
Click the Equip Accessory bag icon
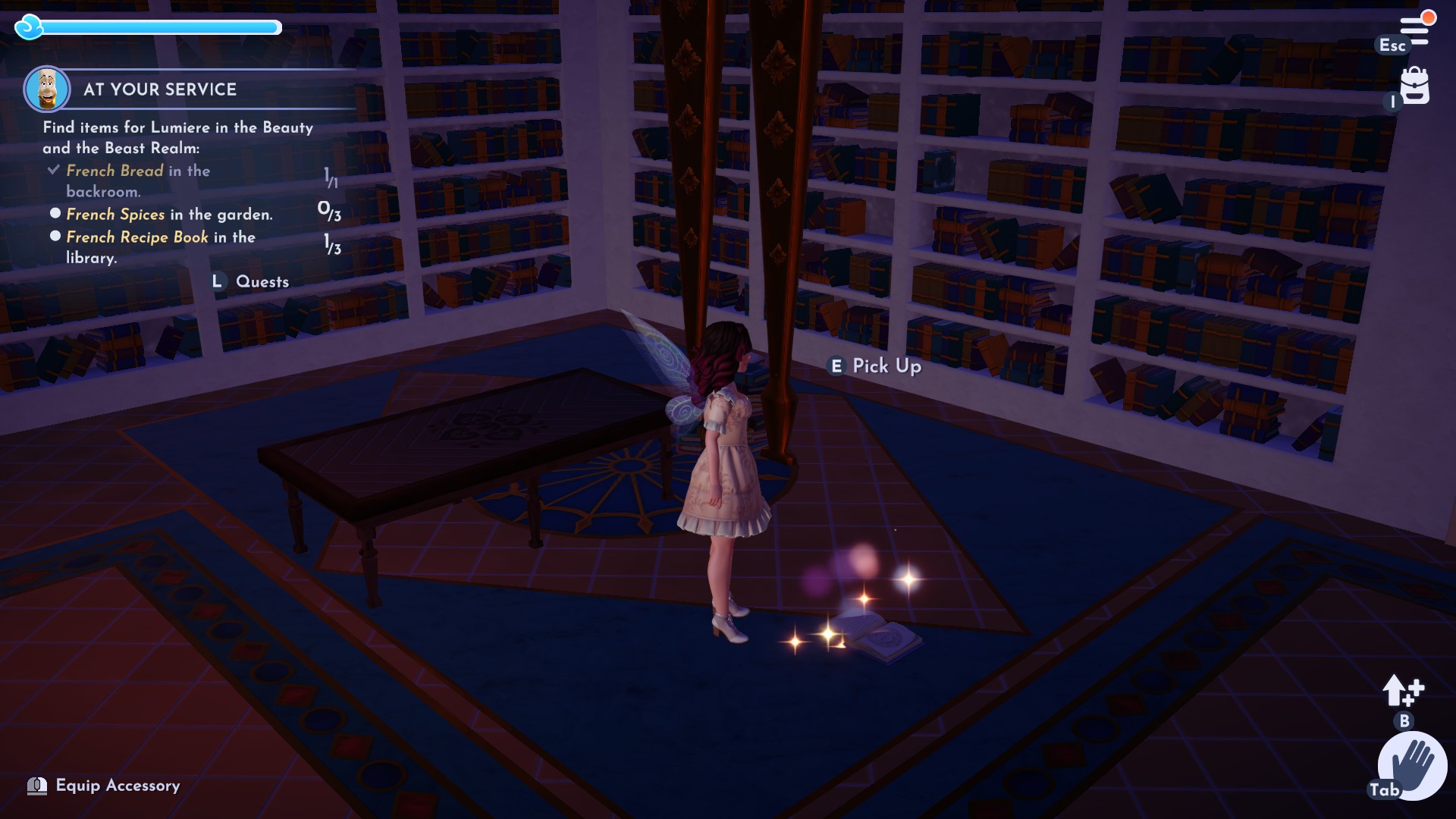coord(36,786)
